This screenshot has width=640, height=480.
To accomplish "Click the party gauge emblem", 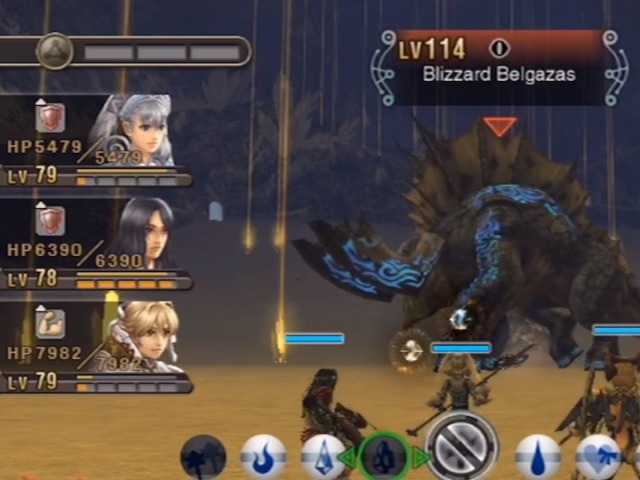I will [52, 51].
